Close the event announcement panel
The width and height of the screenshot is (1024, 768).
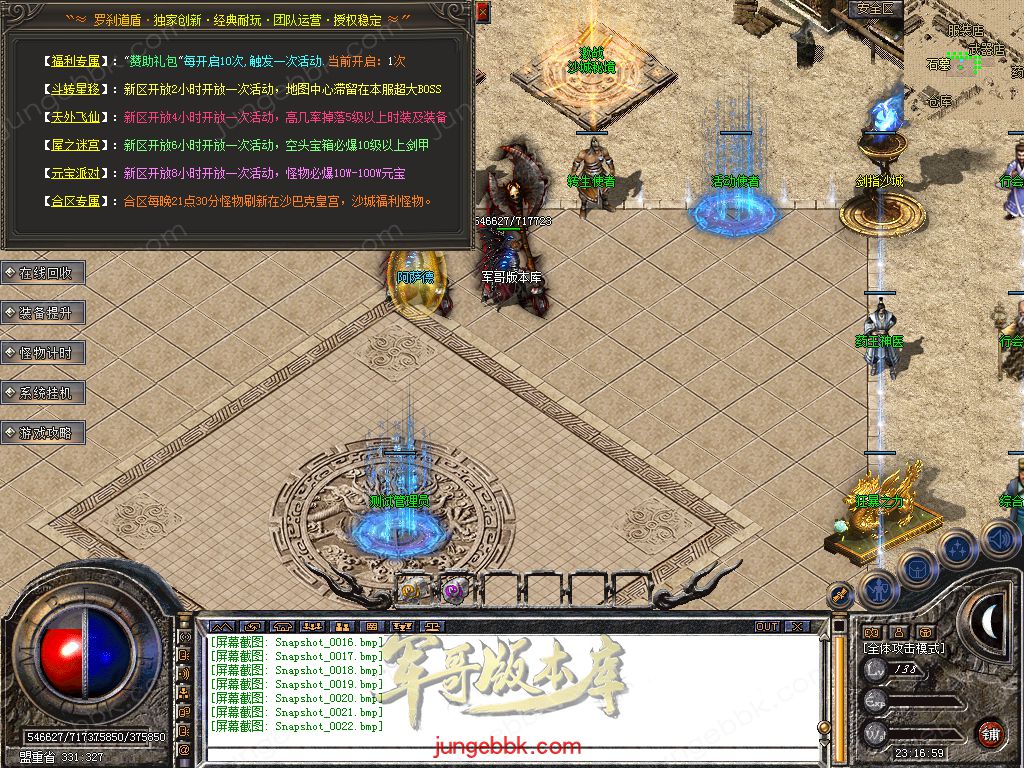(x=483, y=13)
